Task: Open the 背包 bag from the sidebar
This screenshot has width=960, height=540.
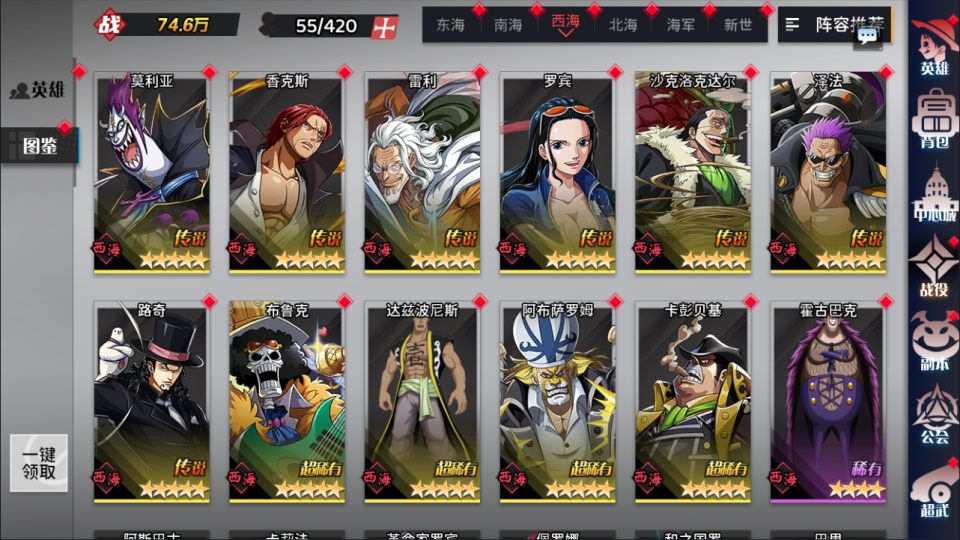Action: coord(934,118)
